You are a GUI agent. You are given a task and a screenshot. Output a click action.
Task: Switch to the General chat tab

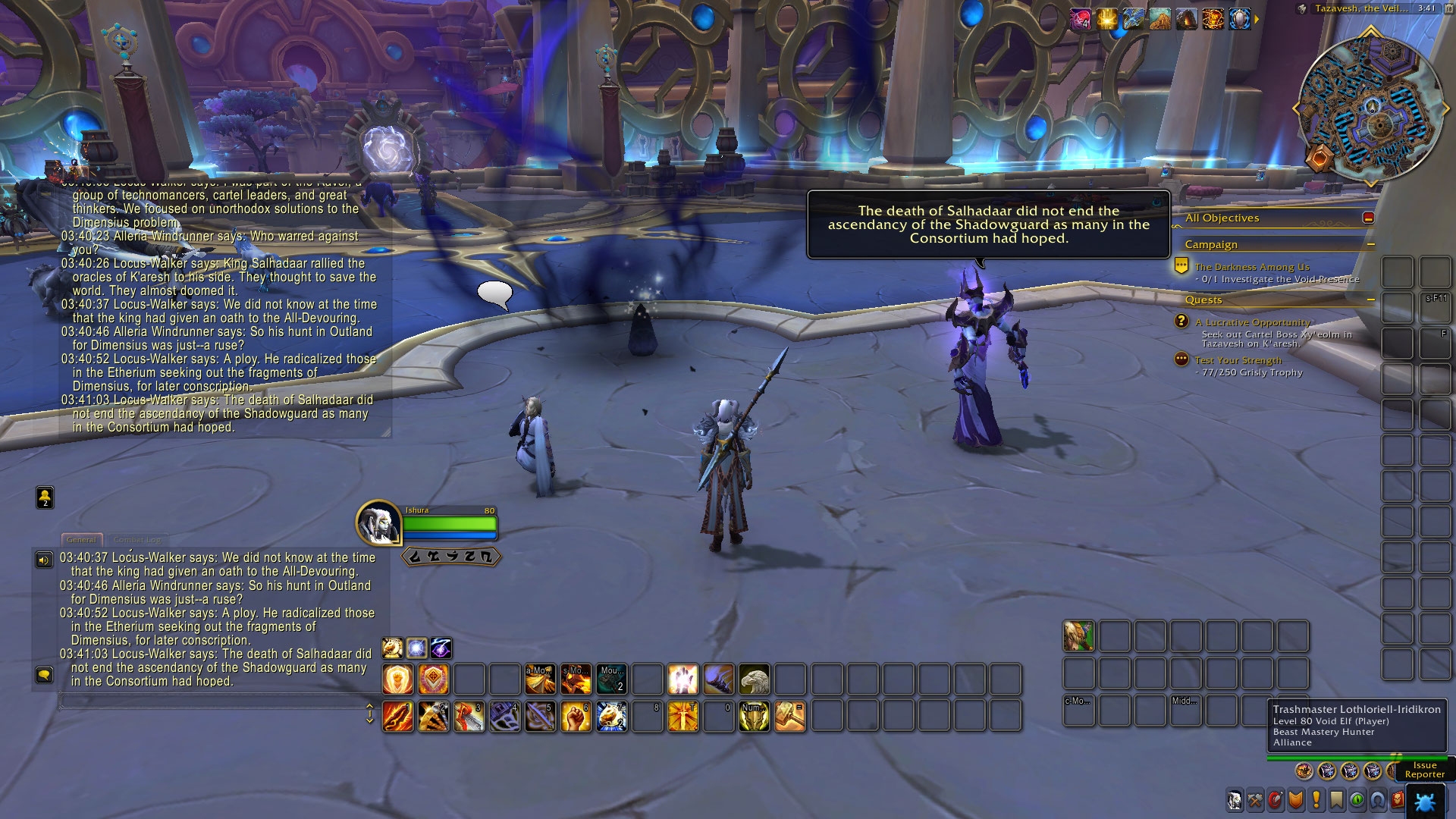pos(81,540)
